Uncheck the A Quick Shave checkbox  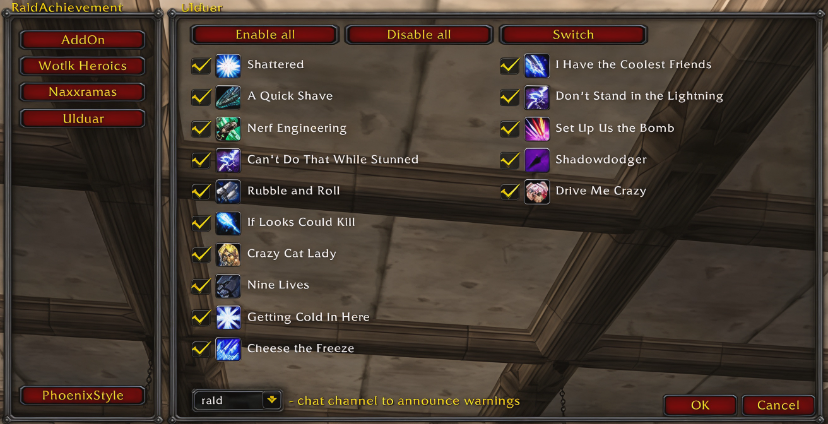coord(200,97)
